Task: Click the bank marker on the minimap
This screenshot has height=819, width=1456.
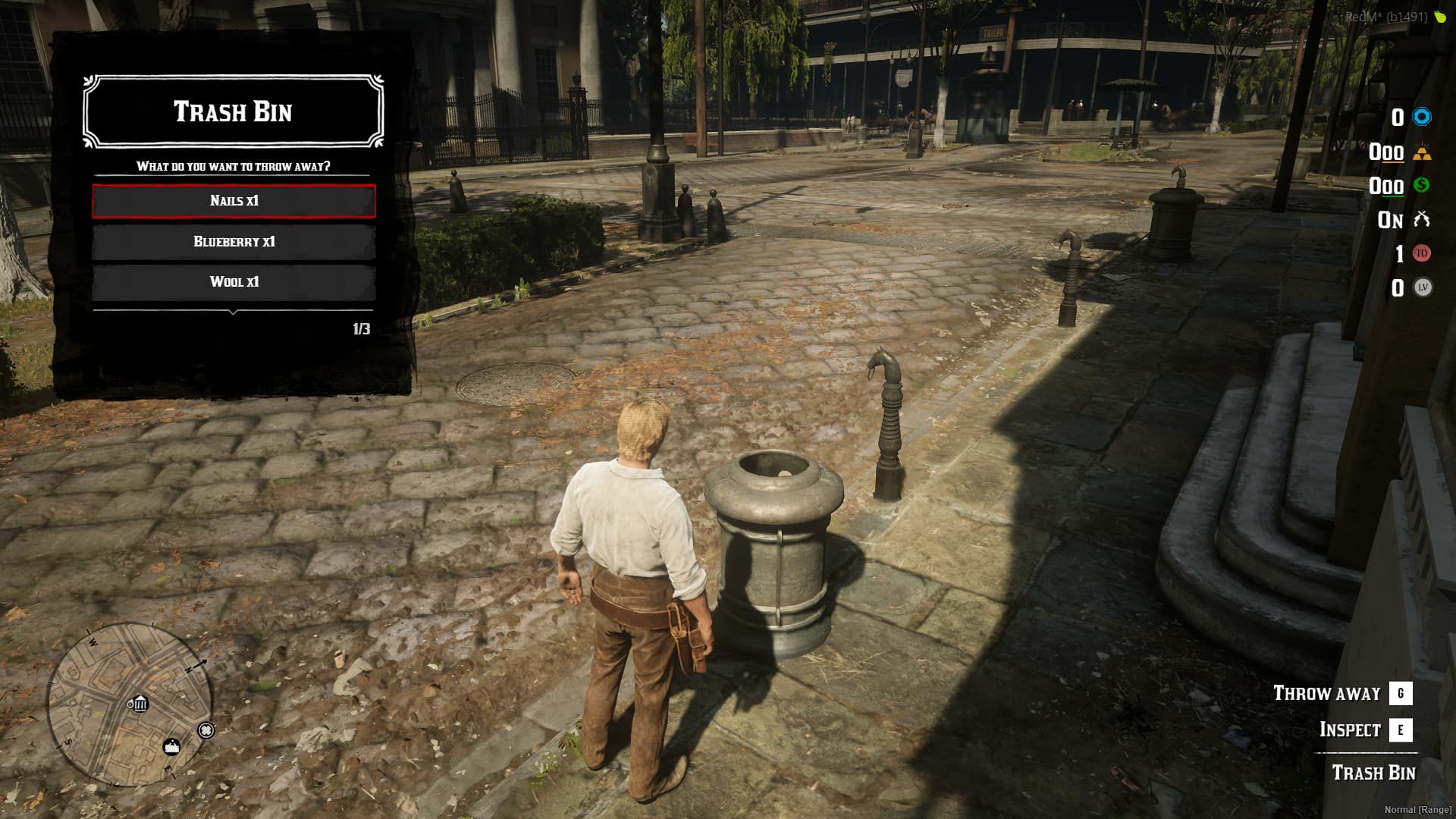Action: pos(139,704)
